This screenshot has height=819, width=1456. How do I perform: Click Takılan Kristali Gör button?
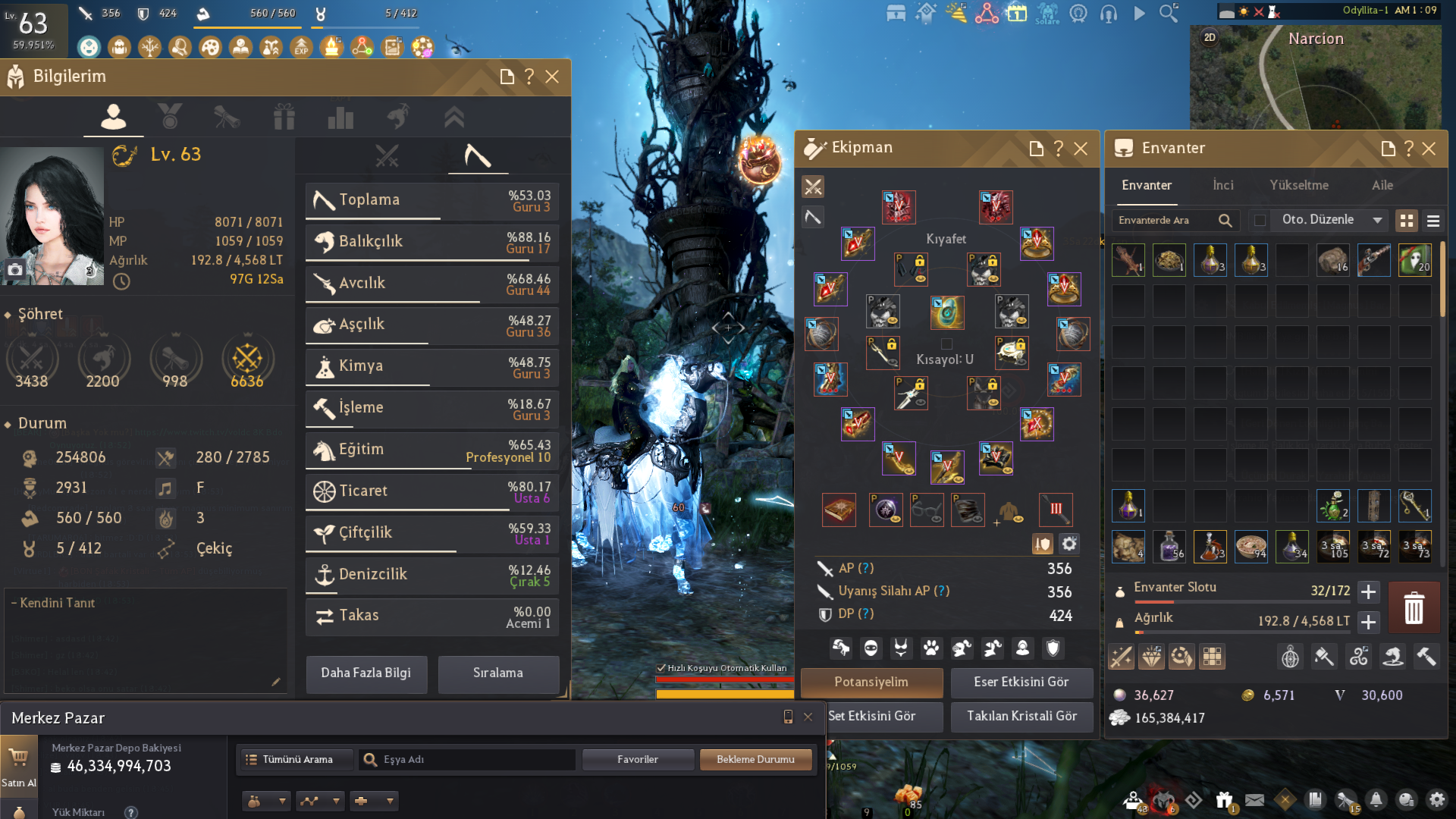tap(1021, 717)
